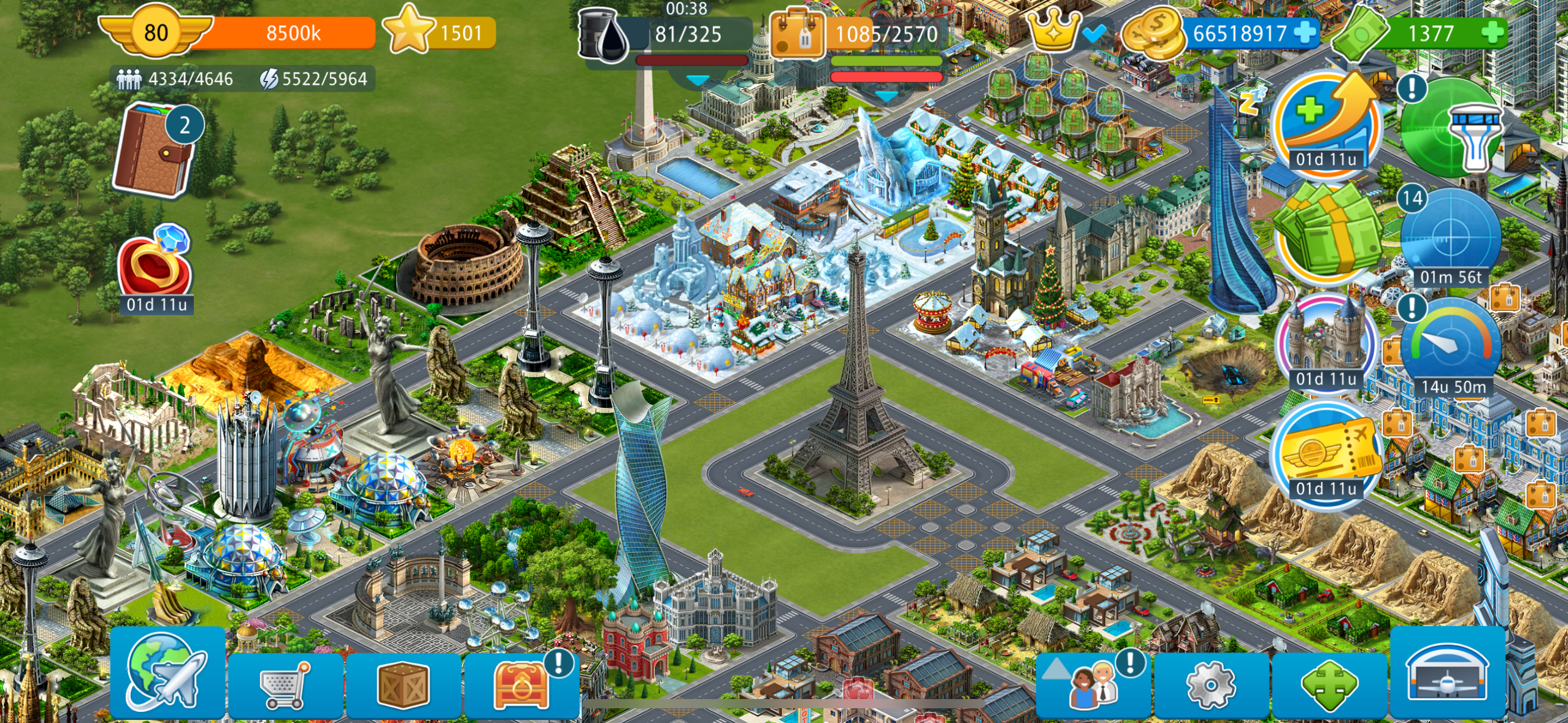Screen dimensions: 1568x723
Task: Go to the airport hangar view
Action: click(1447, 673)
